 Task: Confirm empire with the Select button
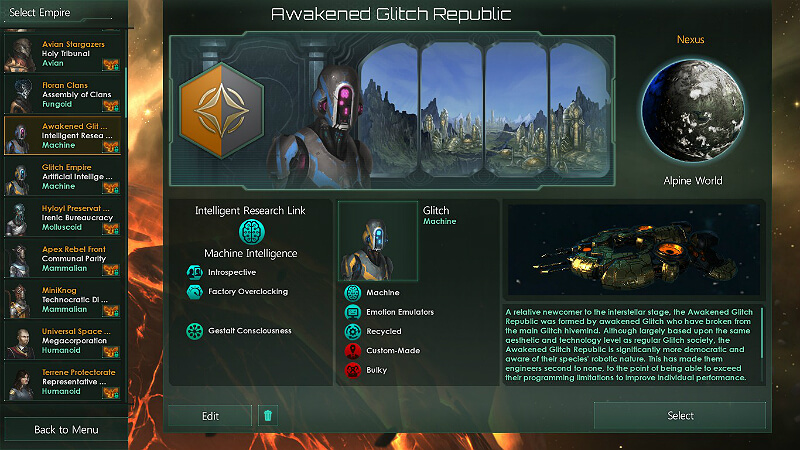(x=680, y=416)
